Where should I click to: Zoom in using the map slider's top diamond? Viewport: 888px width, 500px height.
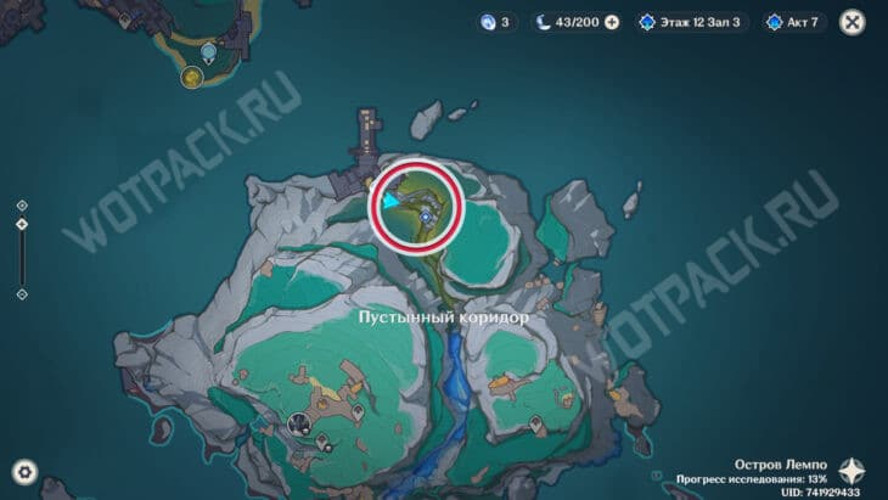(x=22, y=205)
